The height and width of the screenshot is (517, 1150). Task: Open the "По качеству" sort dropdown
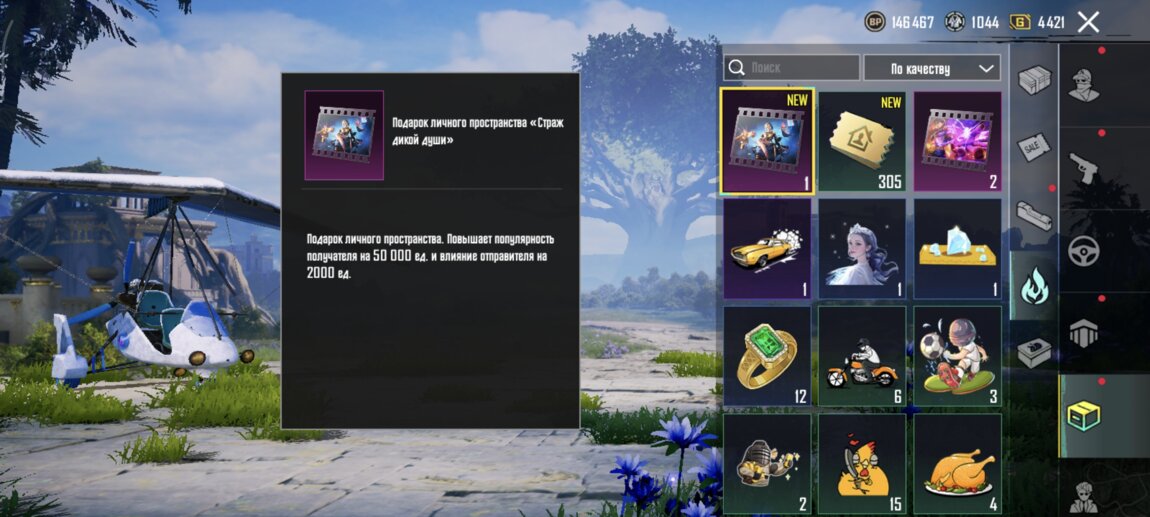tap(945, 68)
